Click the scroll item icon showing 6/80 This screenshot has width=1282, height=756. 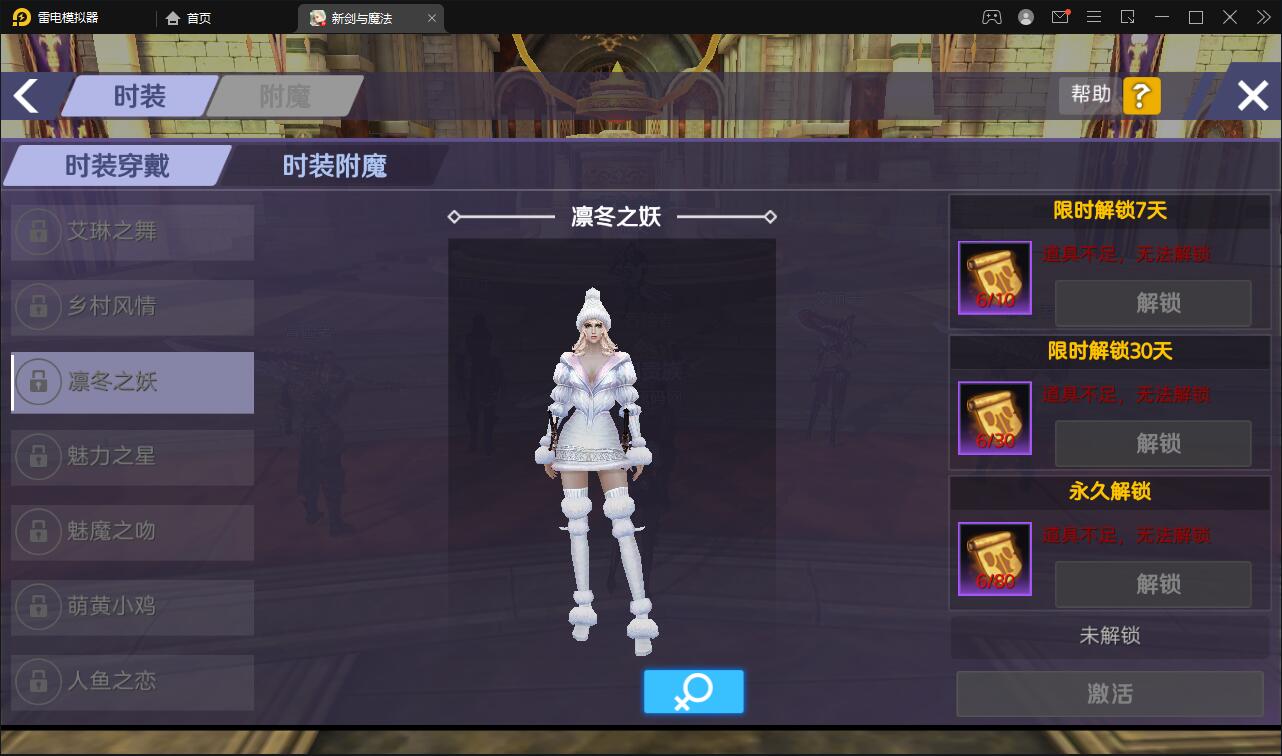994,559
